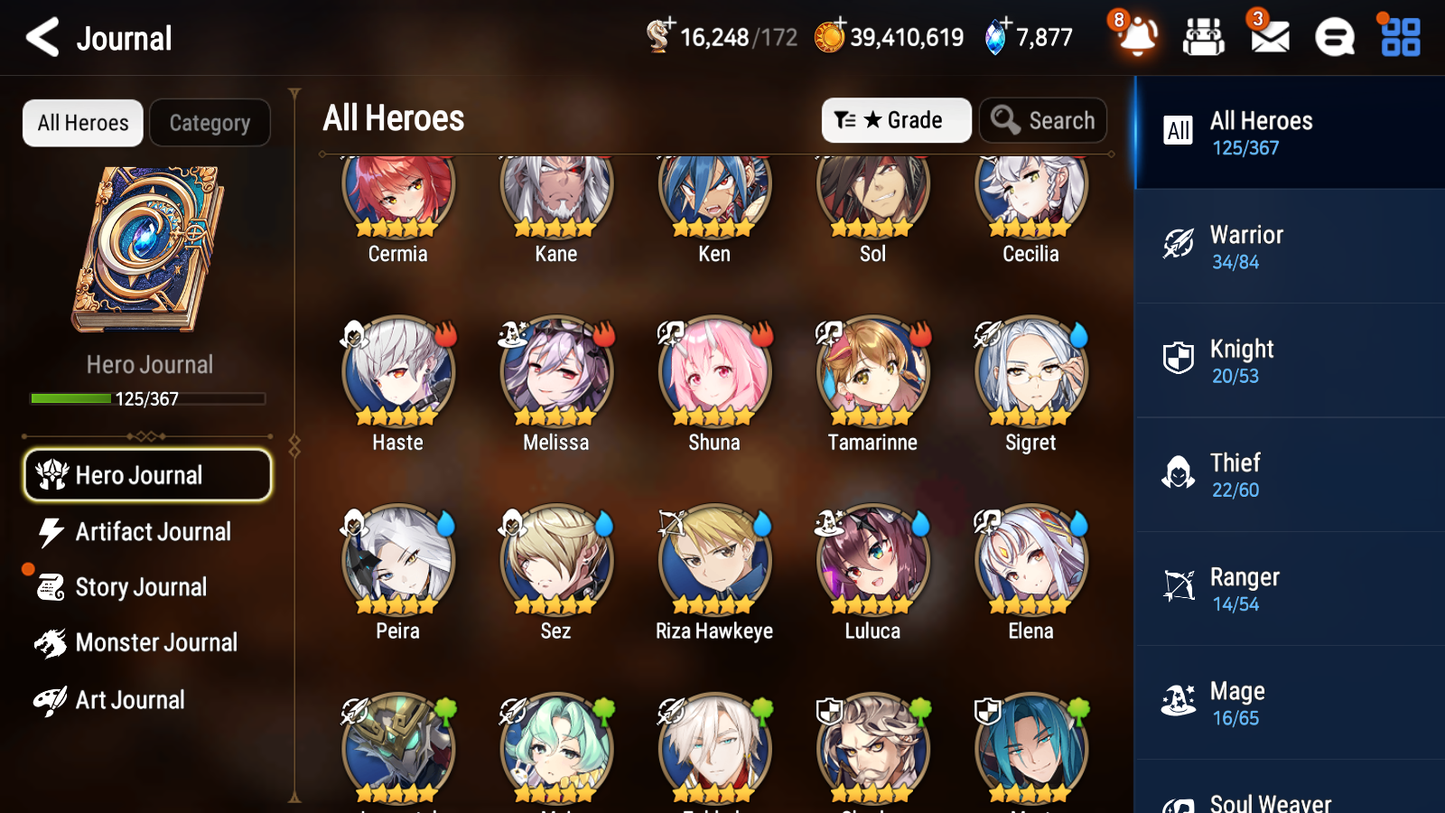This screenshot has height=813, width=1445.
Task: Filter heroes by the Warrior class
Action: 1289,246
